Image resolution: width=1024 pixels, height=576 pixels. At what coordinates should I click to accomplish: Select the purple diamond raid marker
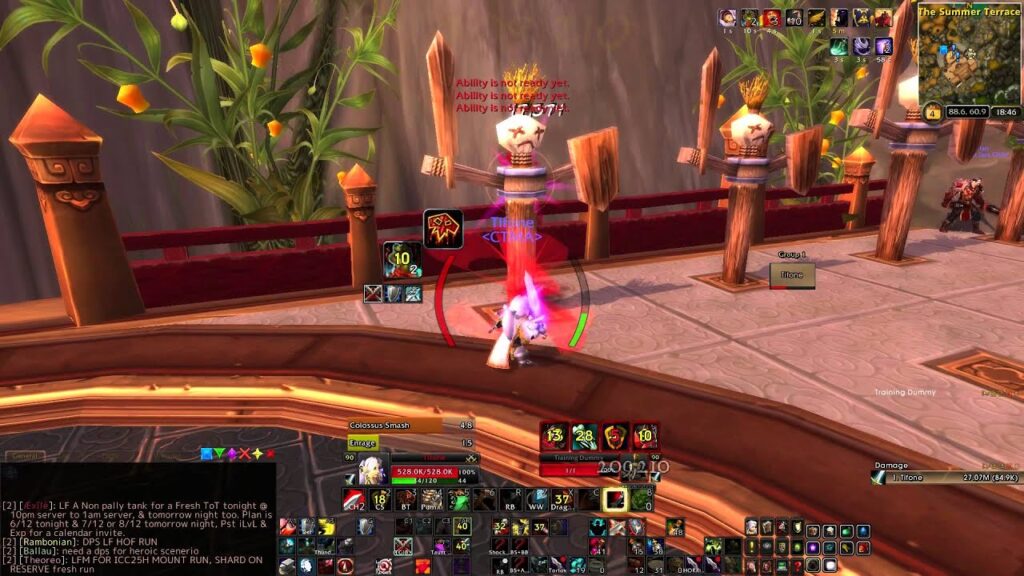tap(232, 454)
